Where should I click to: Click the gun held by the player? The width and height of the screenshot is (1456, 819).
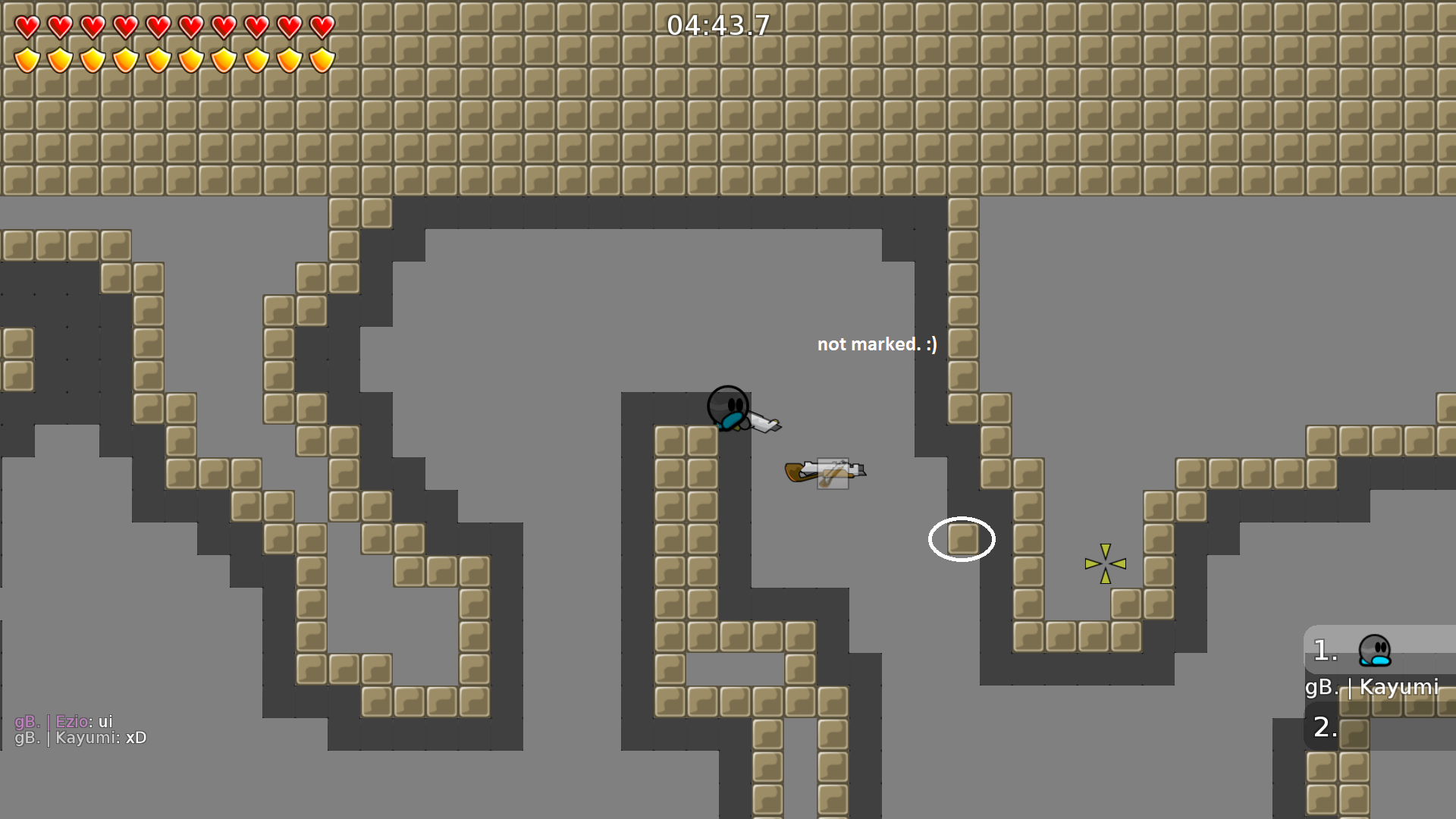pyautogui.click(x=762, y=423)
